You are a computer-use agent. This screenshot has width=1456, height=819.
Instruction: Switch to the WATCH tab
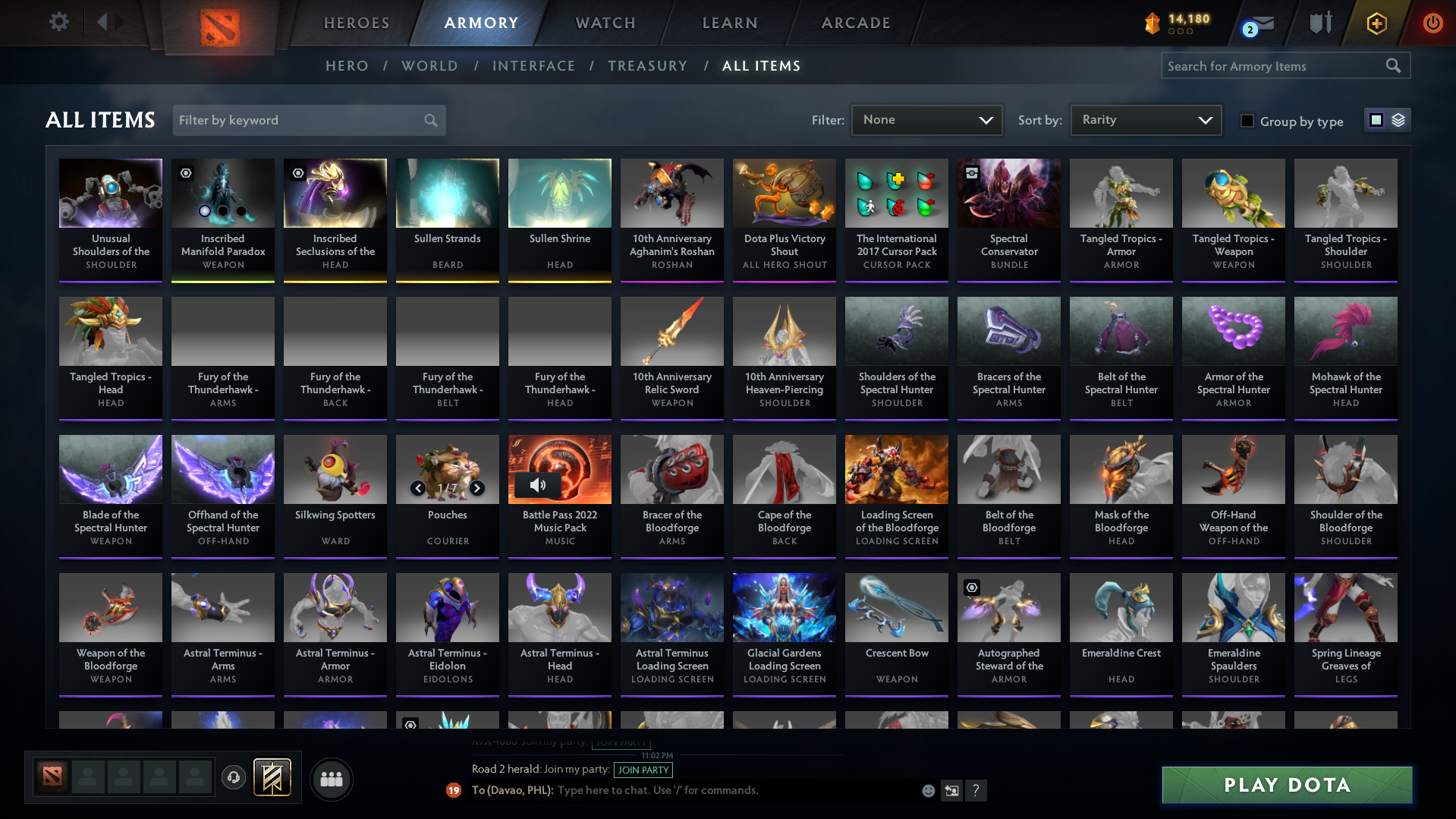605,23
